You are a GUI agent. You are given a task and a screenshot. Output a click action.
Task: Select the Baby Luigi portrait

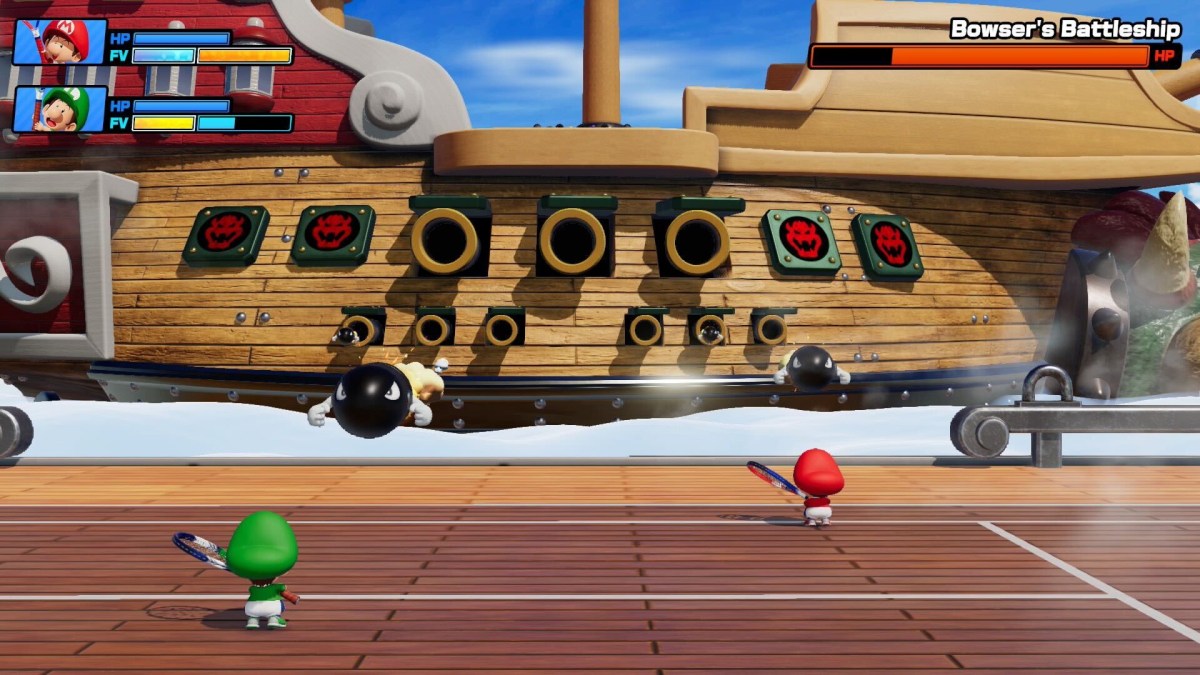(60, 109)
